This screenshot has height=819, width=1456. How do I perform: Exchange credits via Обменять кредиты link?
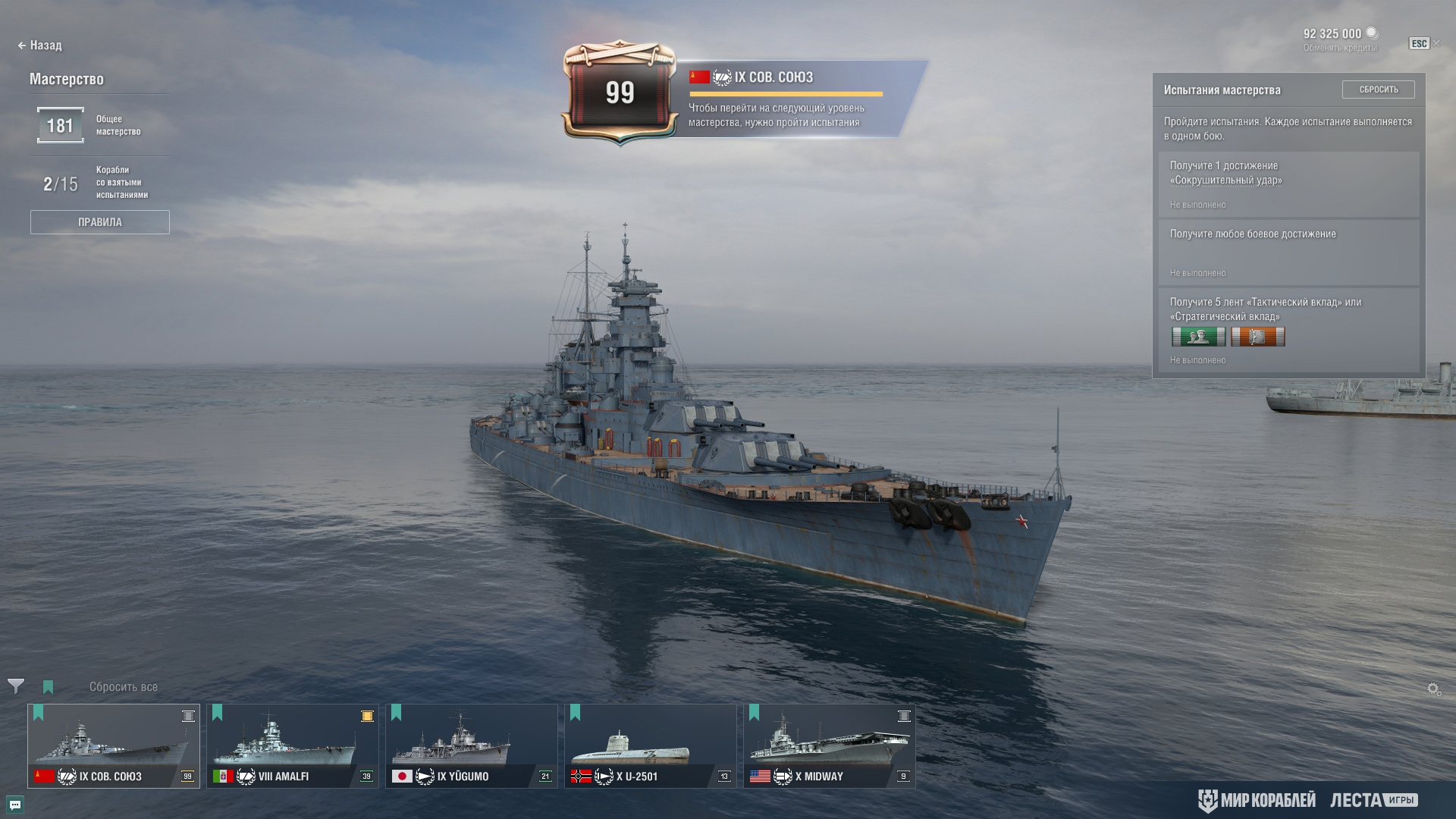(x=1340, y=48)
